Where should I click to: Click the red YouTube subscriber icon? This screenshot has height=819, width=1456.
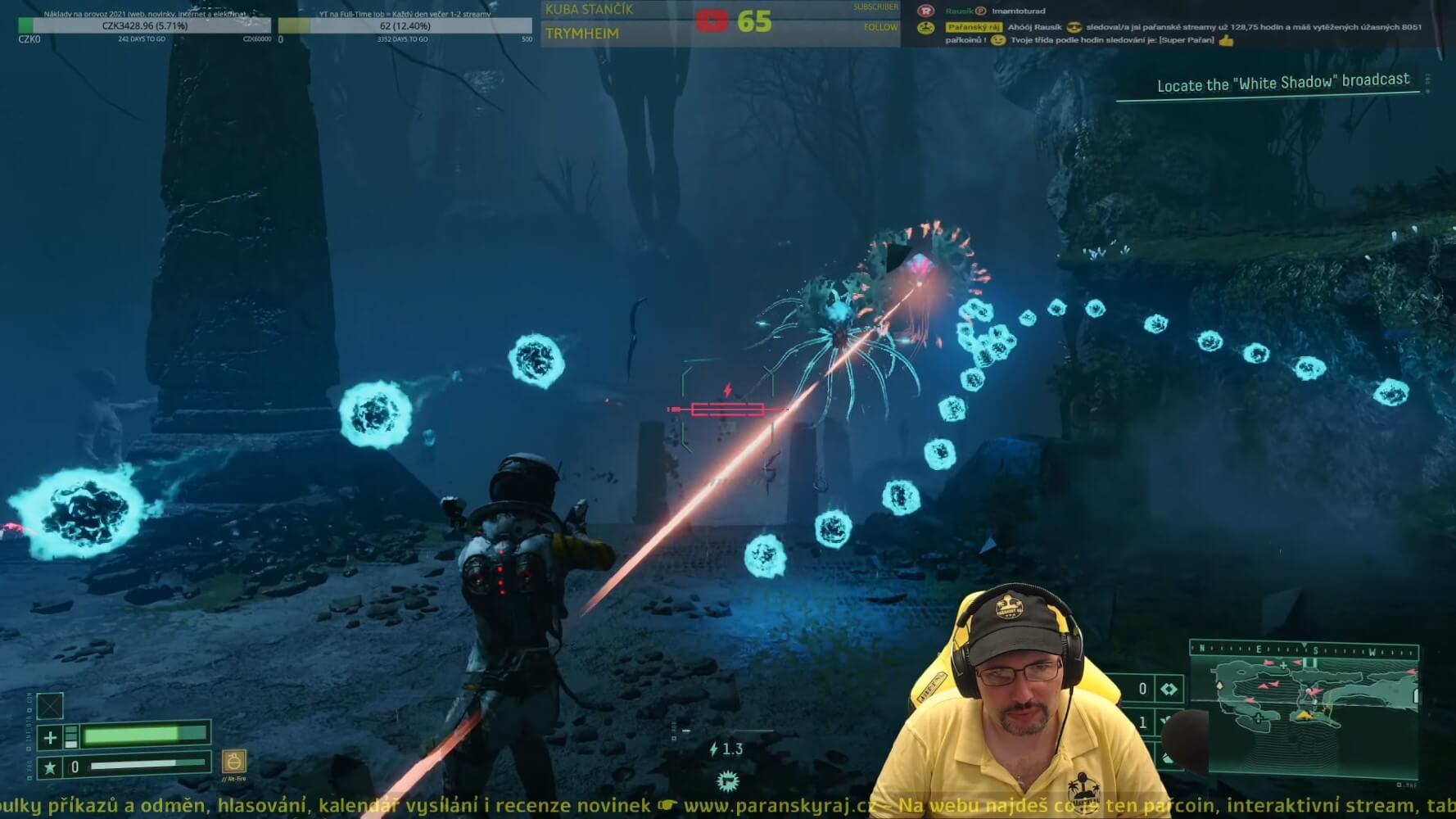[x=712, y=20]
